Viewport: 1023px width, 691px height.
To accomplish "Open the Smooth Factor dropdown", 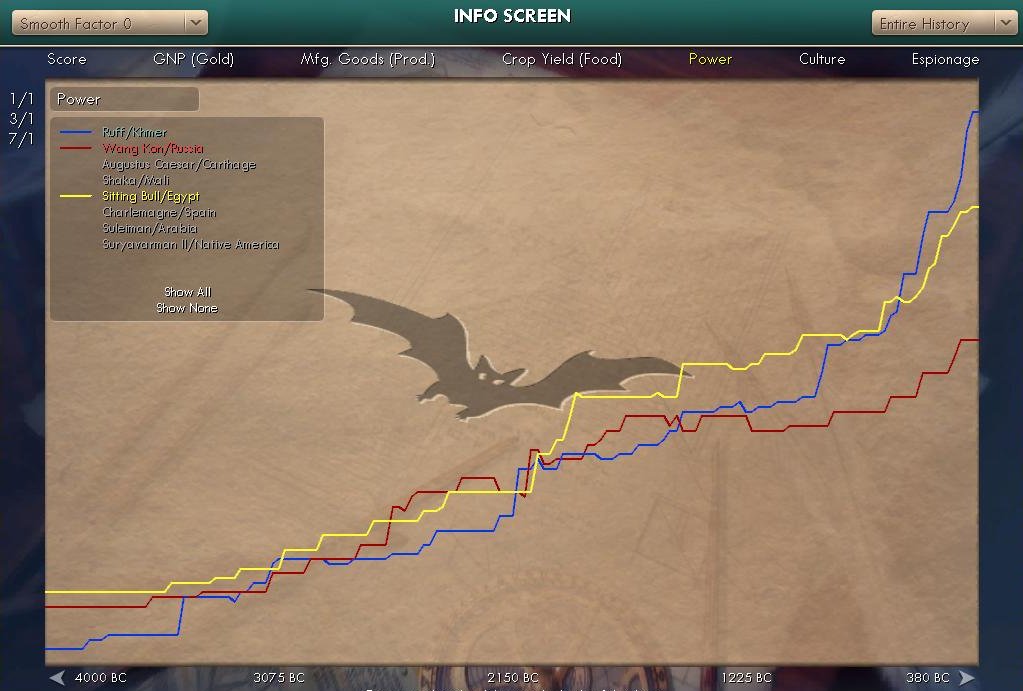I will click(110, 23).
